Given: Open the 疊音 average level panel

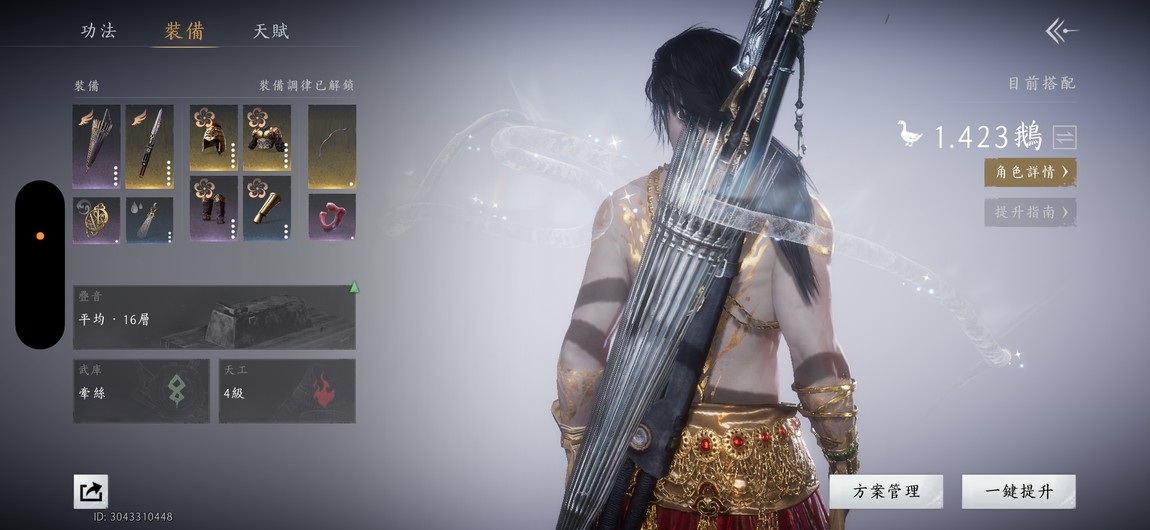Looking at the screenshot, I should [x=214, y=317].
